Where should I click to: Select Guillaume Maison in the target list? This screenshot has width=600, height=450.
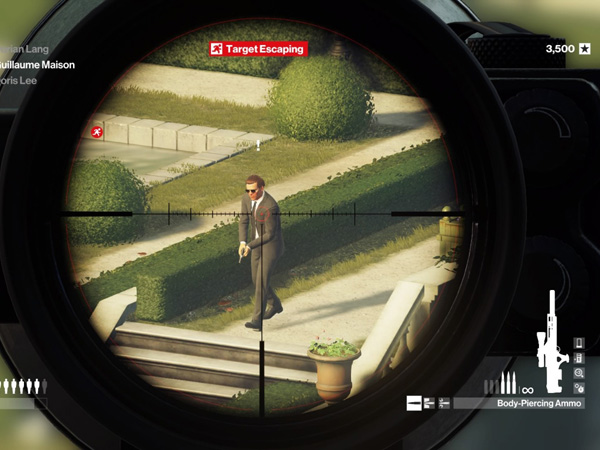tap(37, 65)
